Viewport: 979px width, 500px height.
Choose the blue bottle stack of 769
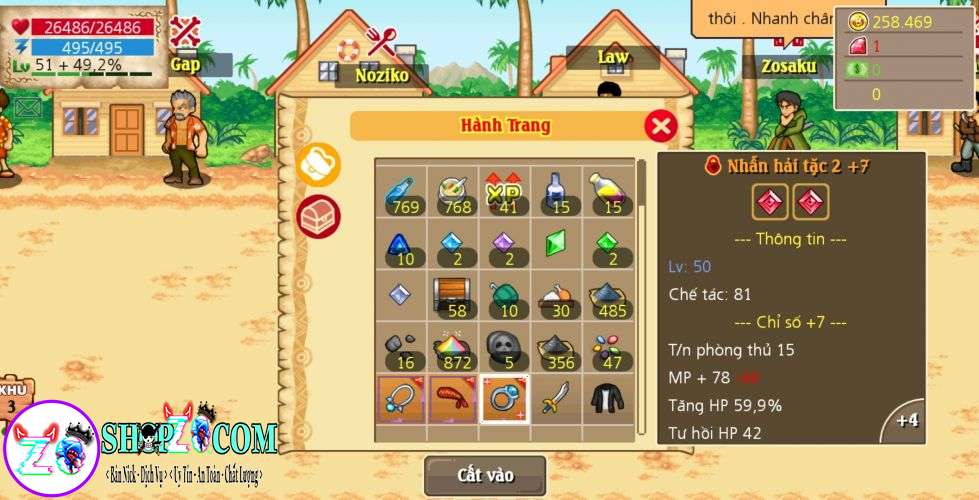[400, 190]
